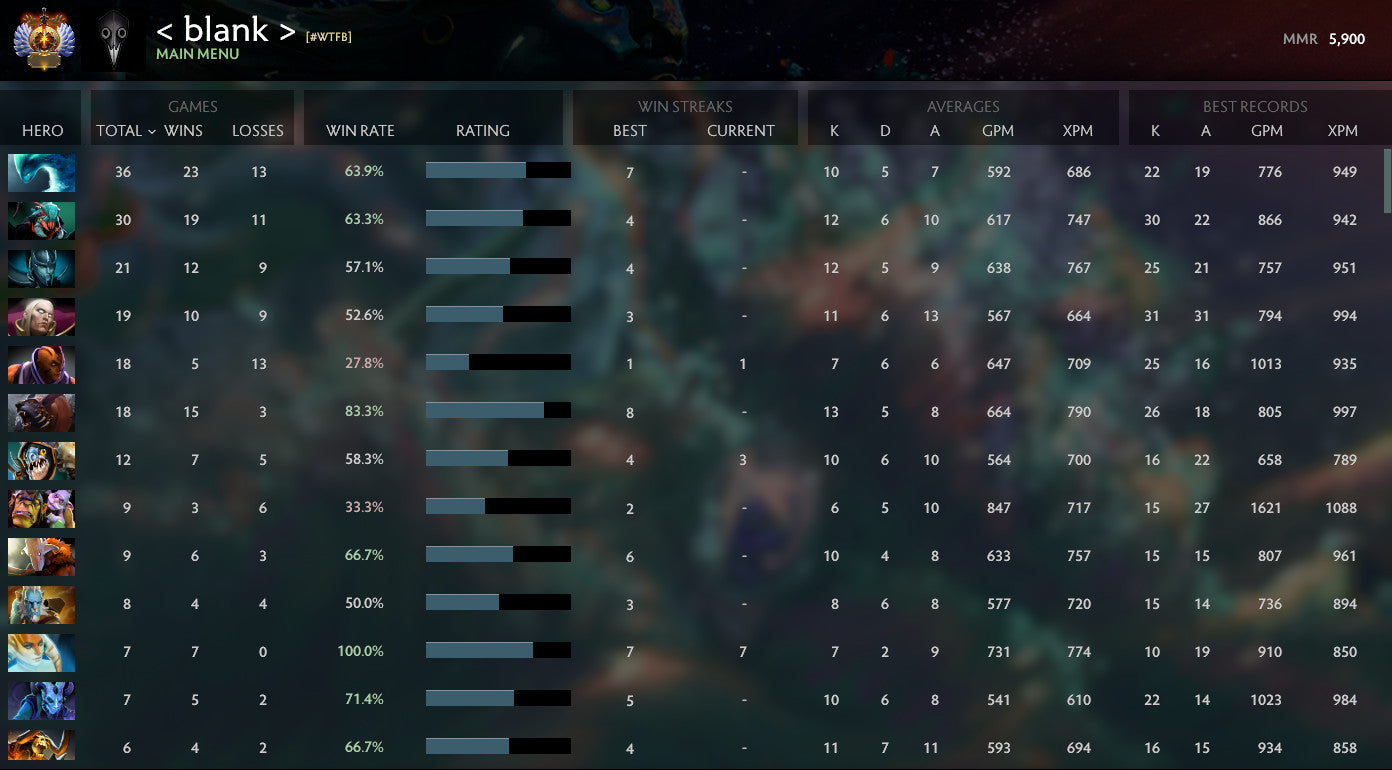Click the pale blue hero portrait with 50.0% winrate
This screenshot has height=770, width=1392.
tap(41, 604)
